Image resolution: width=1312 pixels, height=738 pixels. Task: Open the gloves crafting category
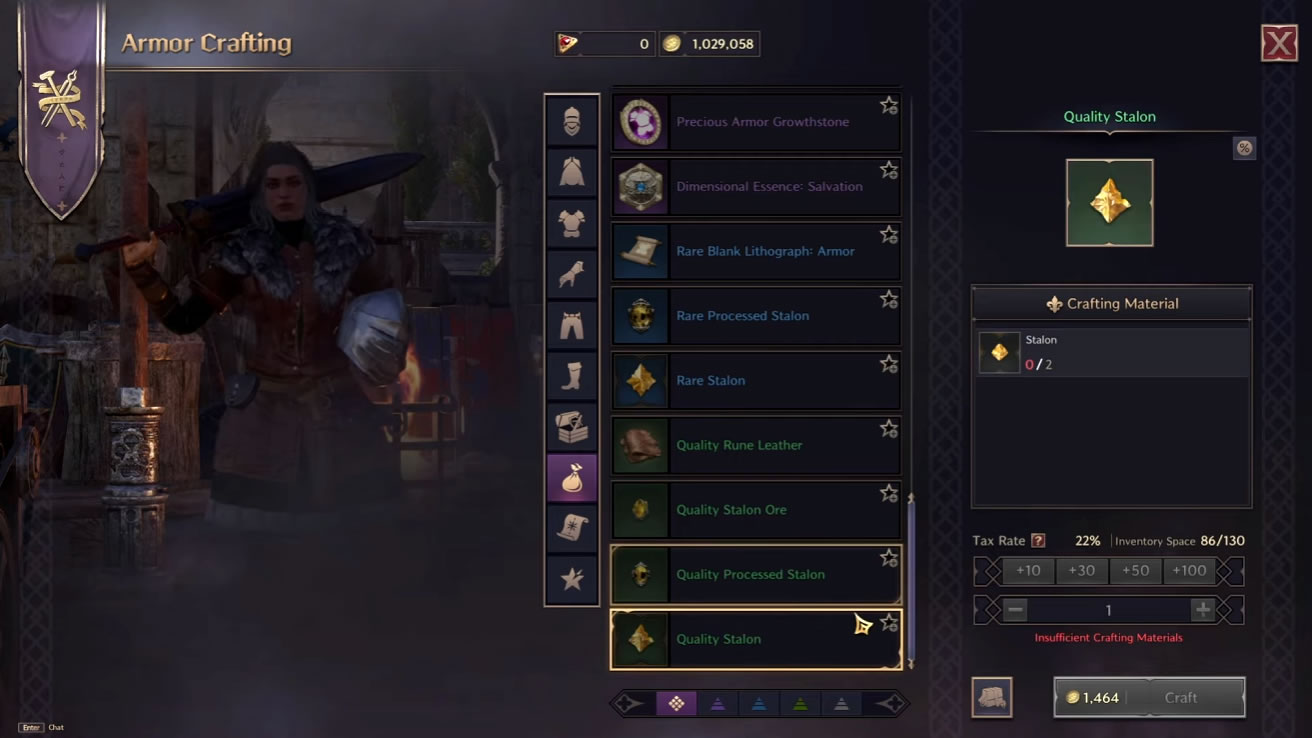(572, 274)
